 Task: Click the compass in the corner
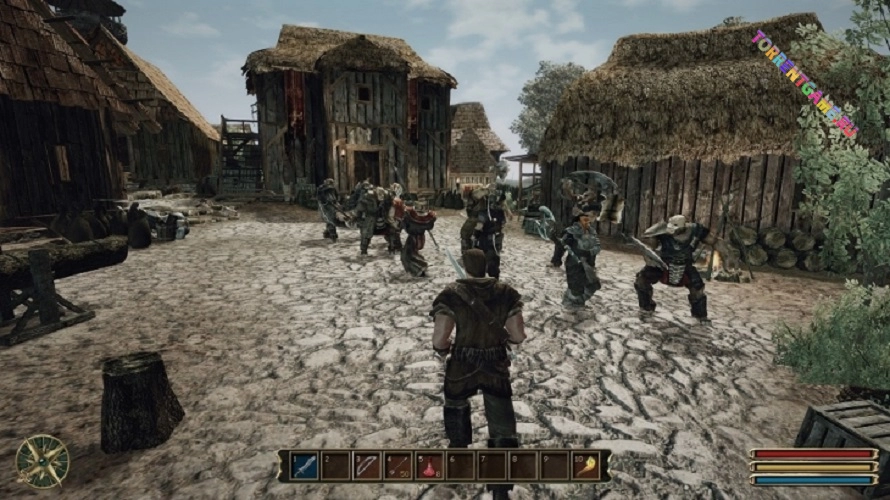pos(43,462)
